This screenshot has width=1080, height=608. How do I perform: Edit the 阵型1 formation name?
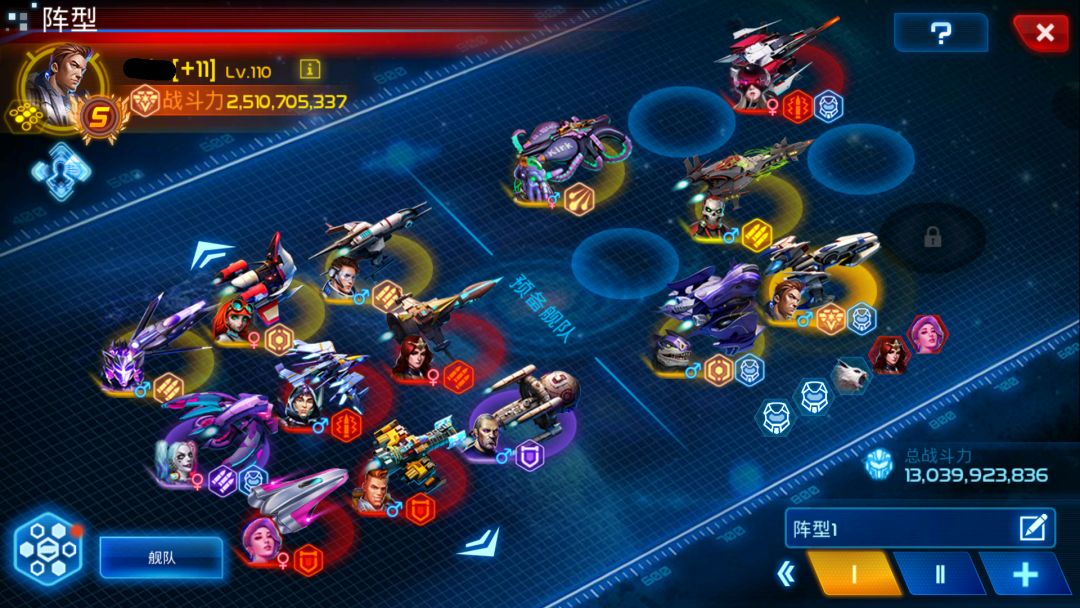click(x=1033, y=528)
